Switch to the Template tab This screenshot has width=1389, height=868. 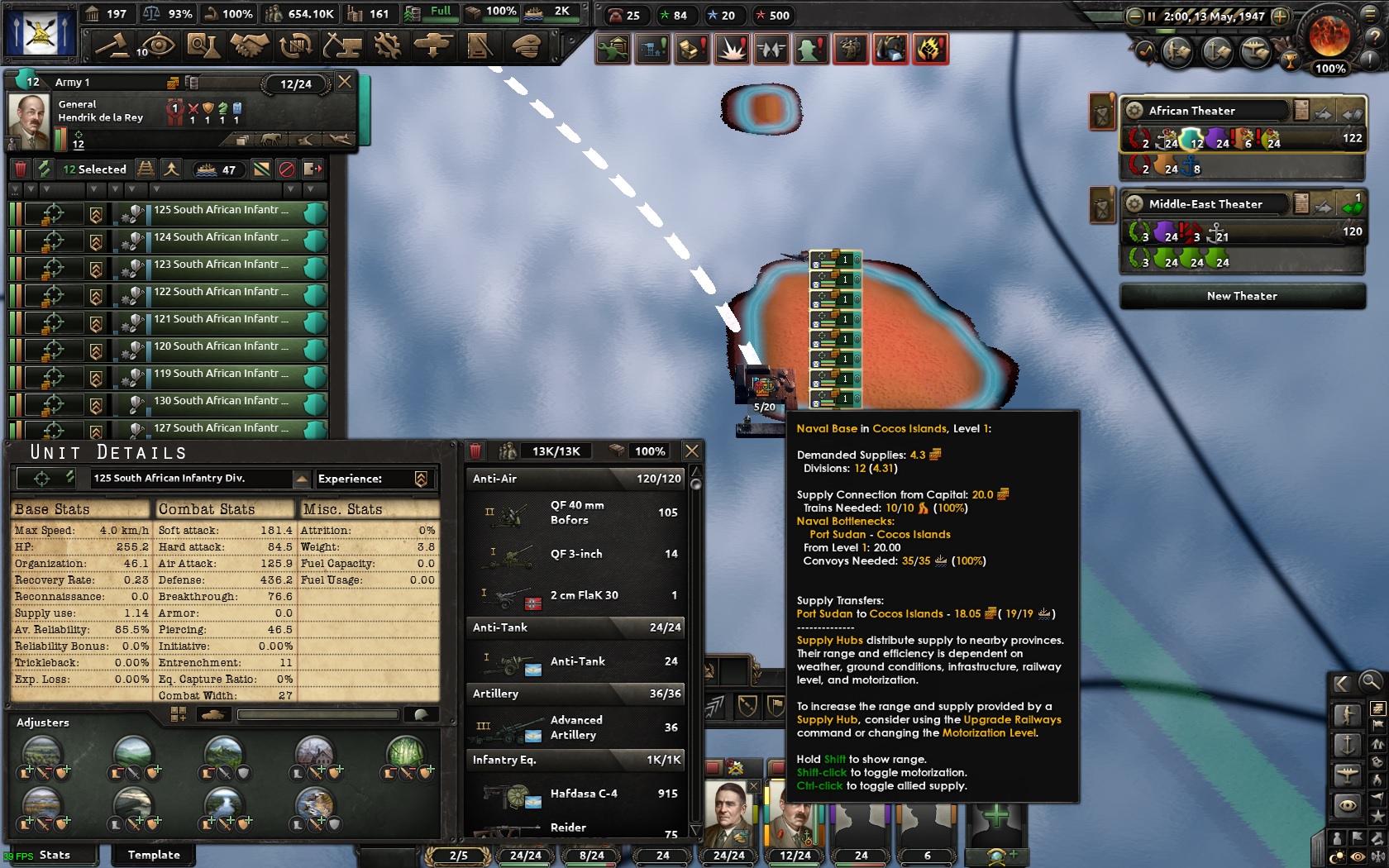pos(153,855)
